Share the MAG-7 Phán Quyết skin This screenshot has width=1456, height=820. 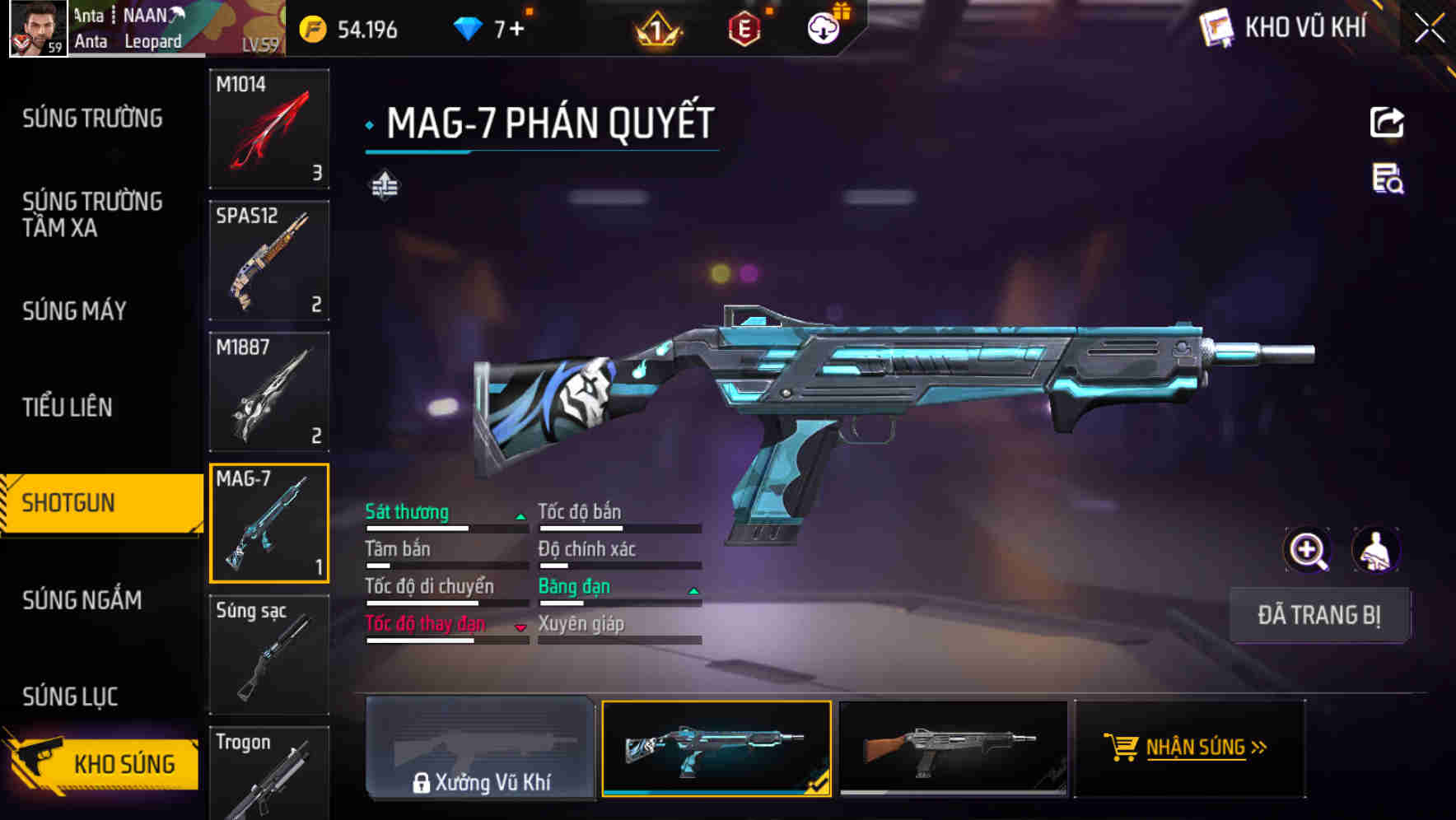point(1387,123)
